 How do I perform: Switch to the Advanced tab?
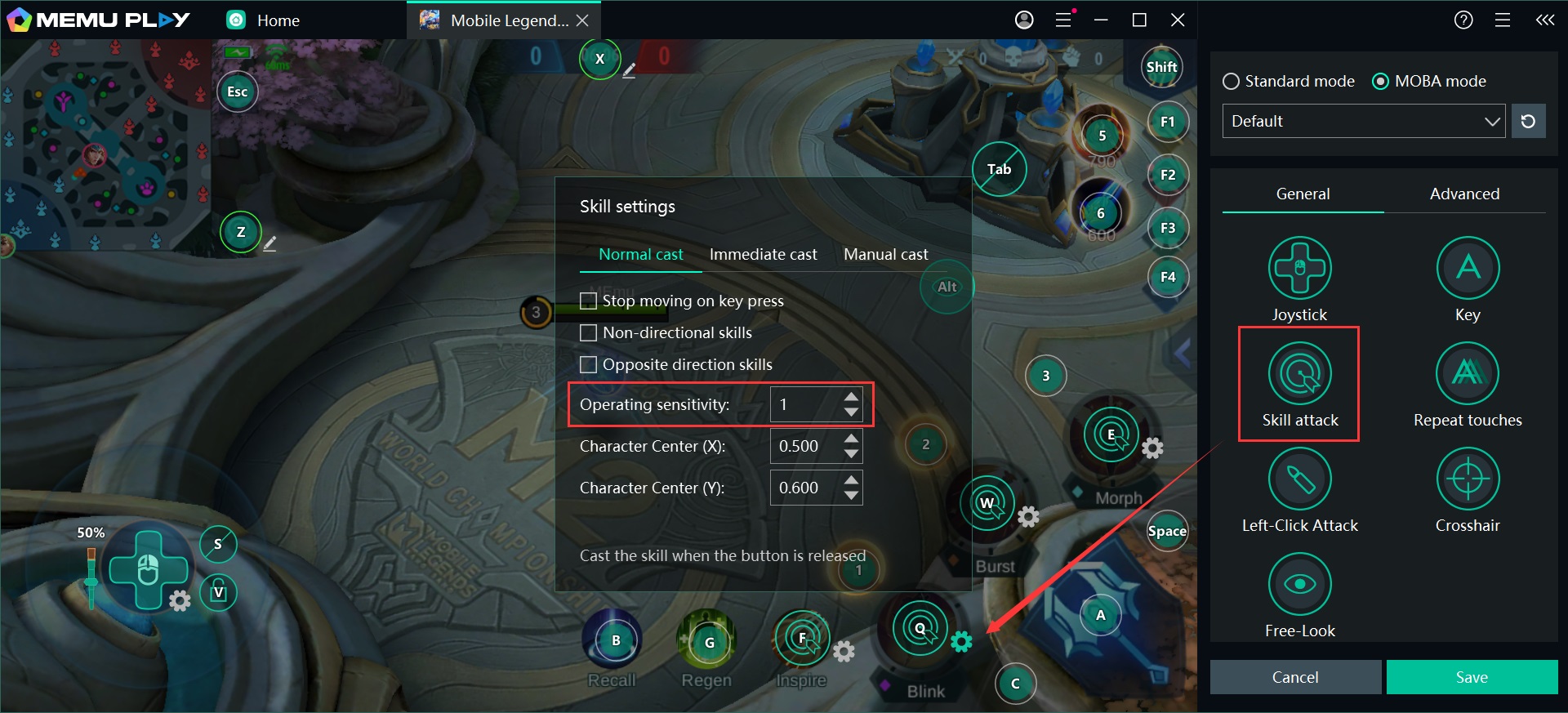tap(1464, 194)
